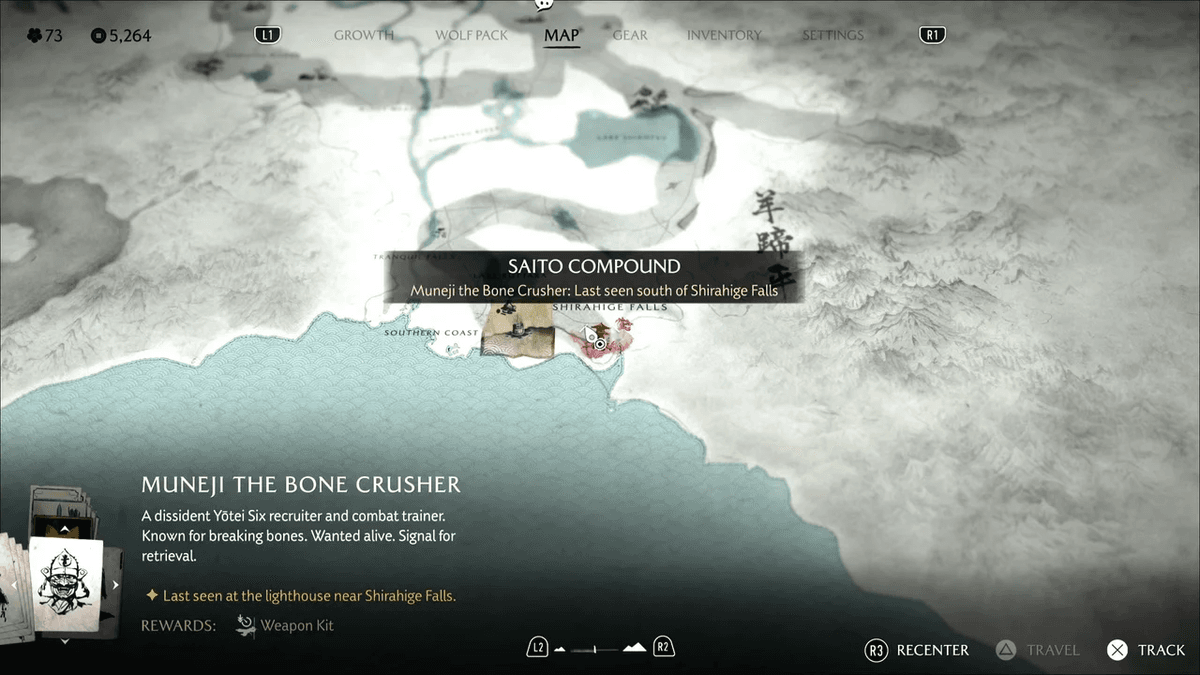Image resolution: width=1200 pixels, height=675 pixels.
Task: Click the left arrow beside the bounty card
Action: point(14,585)
